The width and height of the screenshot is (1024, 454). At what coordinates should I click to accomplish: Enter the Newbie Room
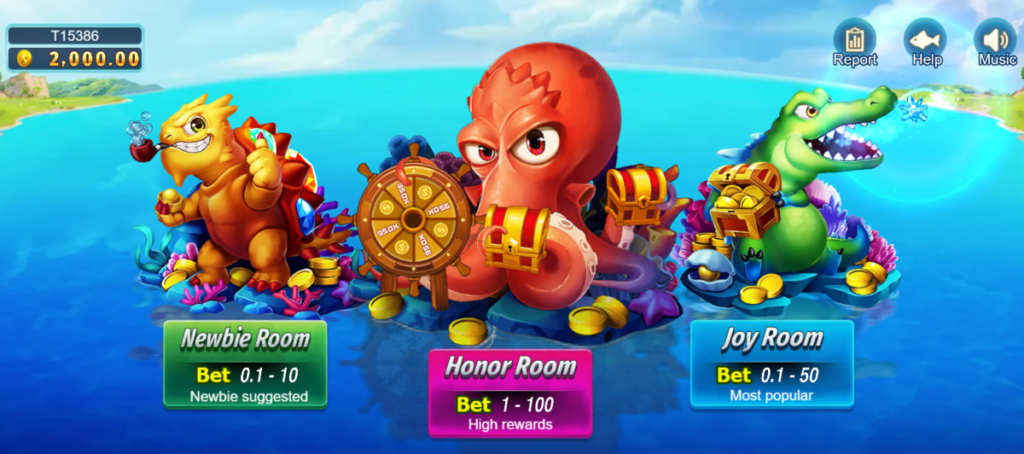[x=245, y=364]
